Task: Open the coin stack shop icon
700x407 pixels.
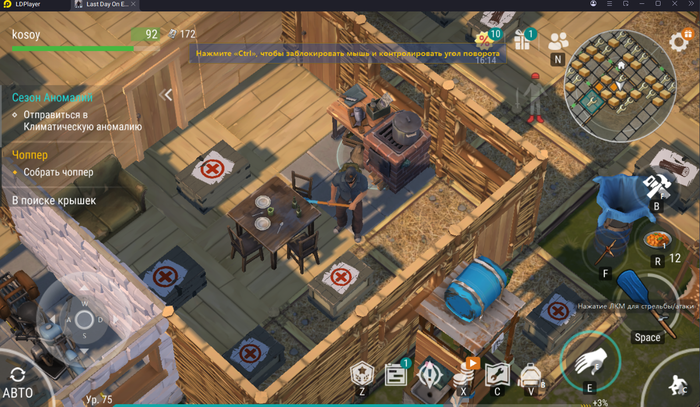Action: 463,376
